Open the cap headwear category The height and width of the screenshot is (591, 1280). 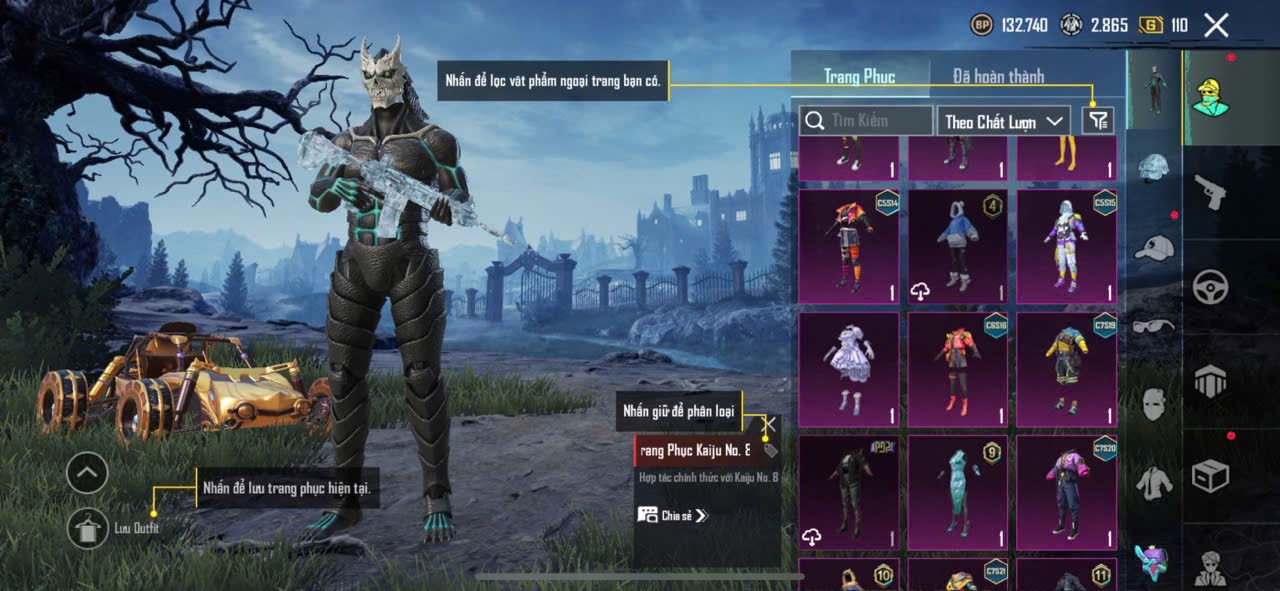(x=1154, y=246)
